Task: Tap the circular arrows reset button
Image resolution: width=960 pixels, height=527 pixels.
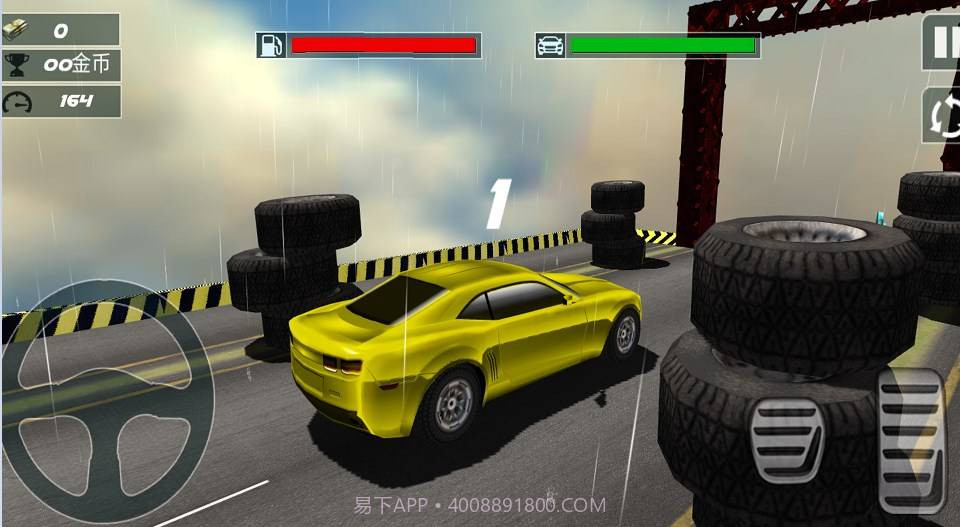Action: click(x=942, y=116)
